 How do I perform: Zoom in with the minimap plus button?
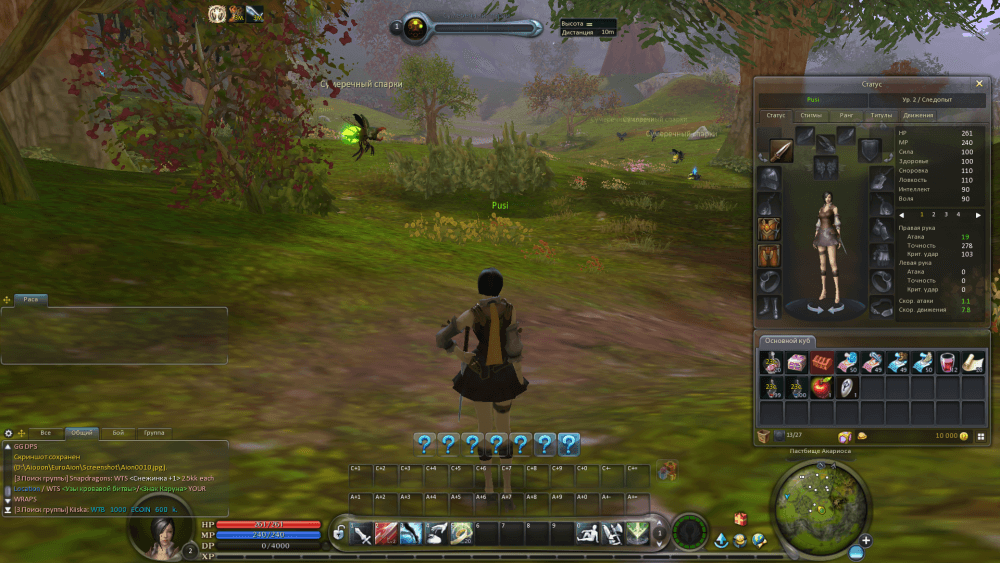865,541
